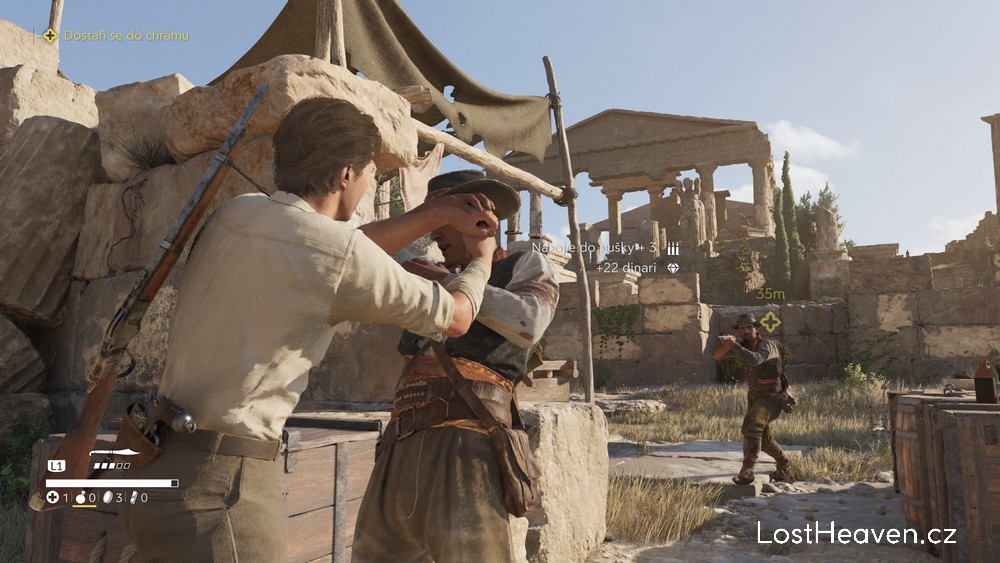Click the rifle ammo pickup icon
The image size is (1000, 563).
(x=672, y=248)
